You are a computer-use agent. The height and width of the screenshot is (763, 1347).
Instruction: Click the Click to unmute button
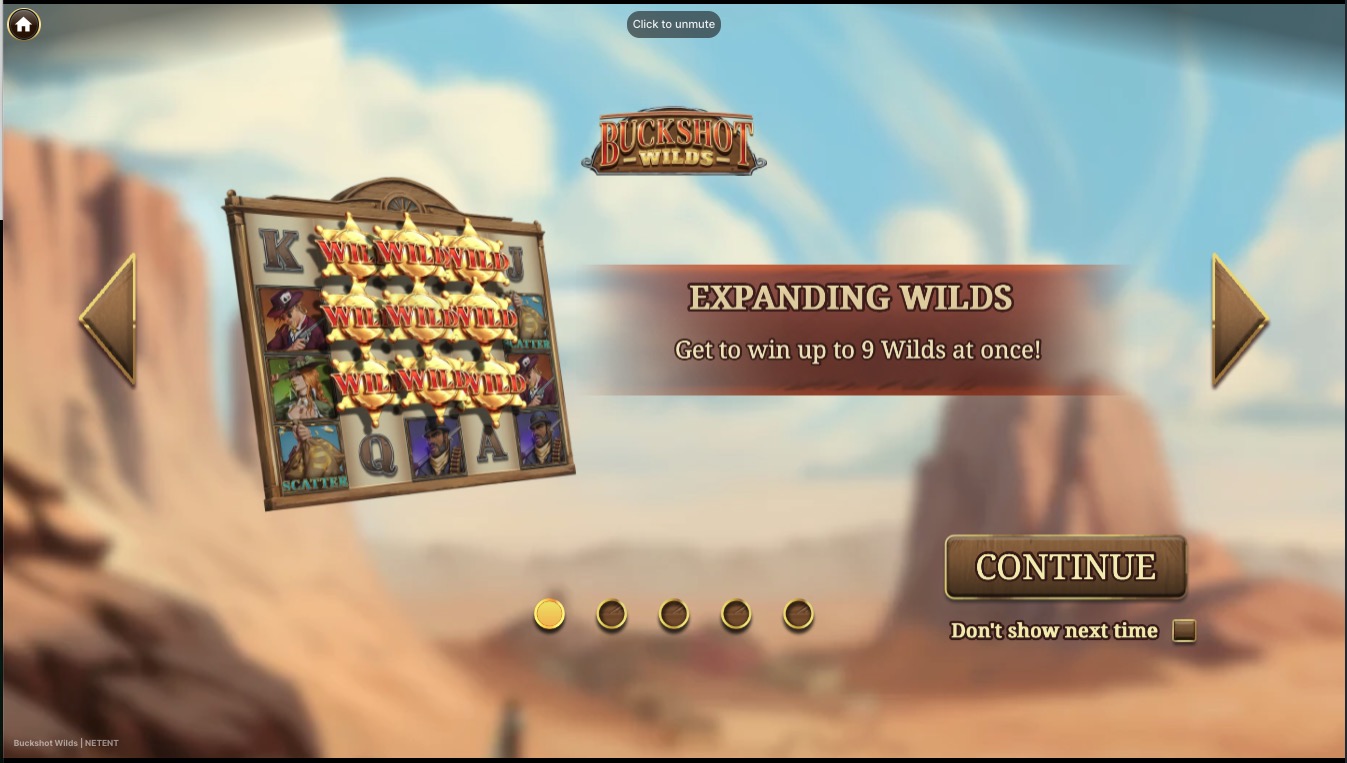pos(673,23)
